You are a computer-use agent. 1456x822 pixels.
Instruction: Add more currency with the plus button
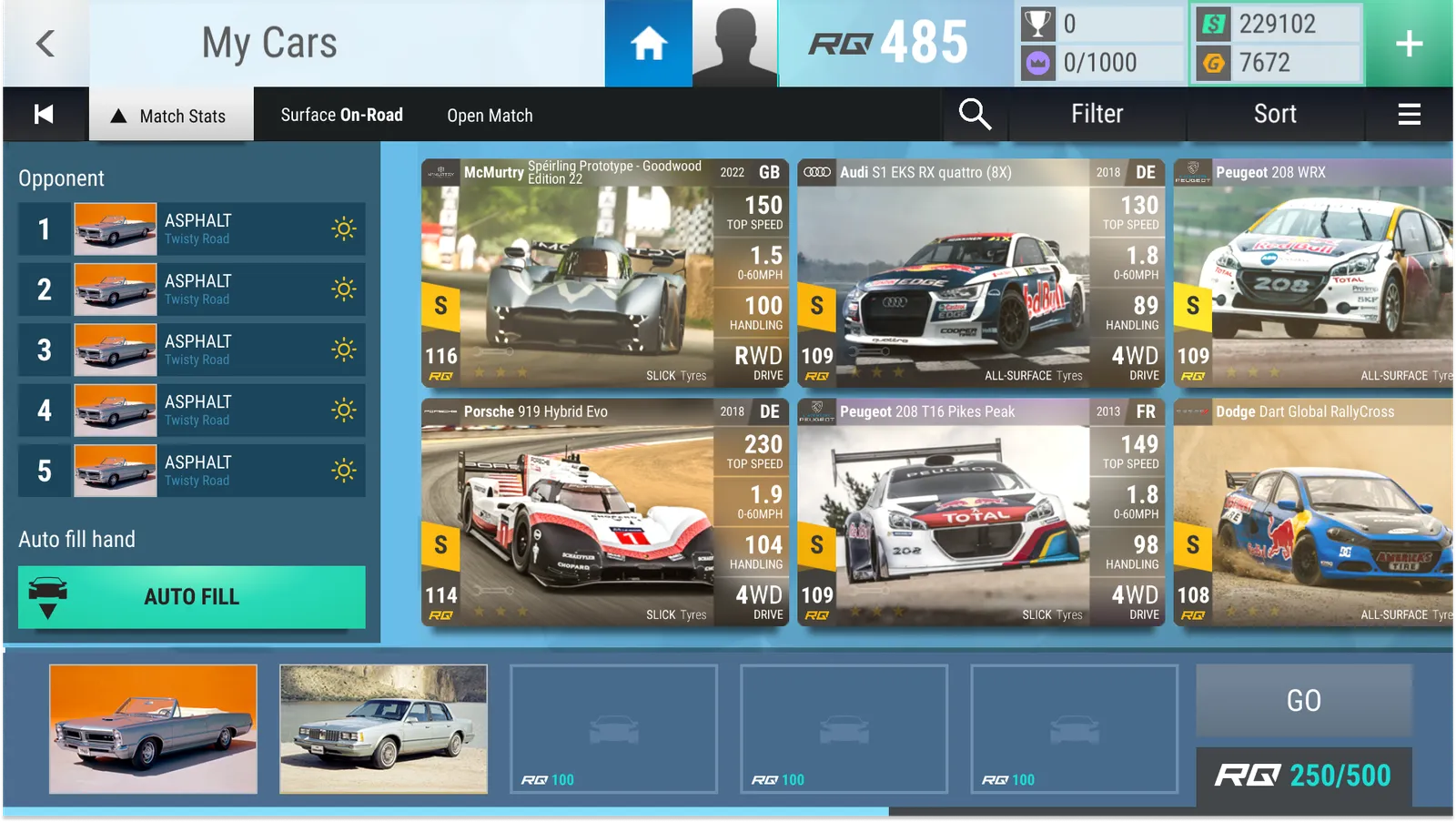point(1409,43)
